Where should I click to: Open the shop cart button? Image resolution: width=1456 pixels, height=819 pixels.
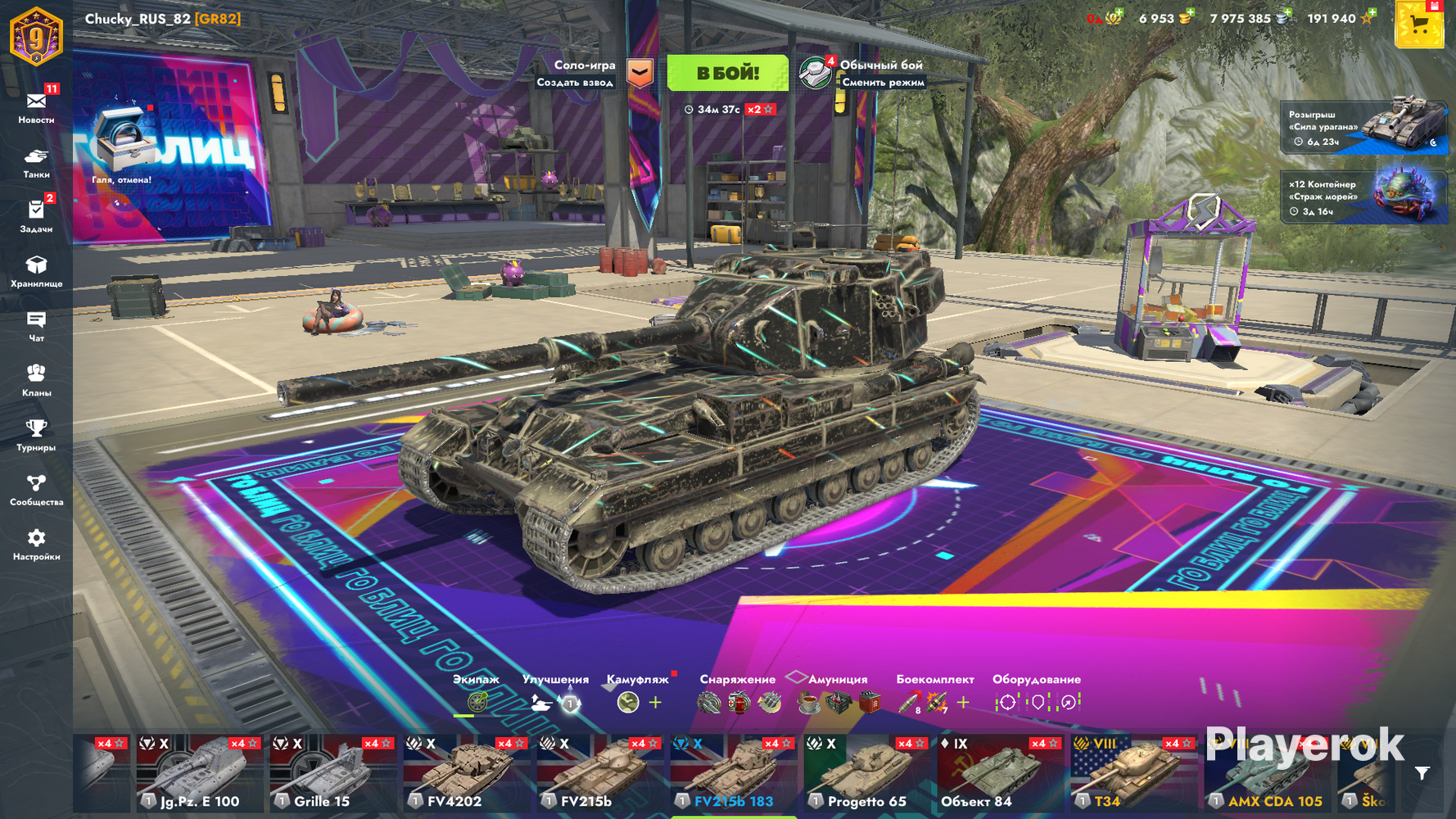1419,25
